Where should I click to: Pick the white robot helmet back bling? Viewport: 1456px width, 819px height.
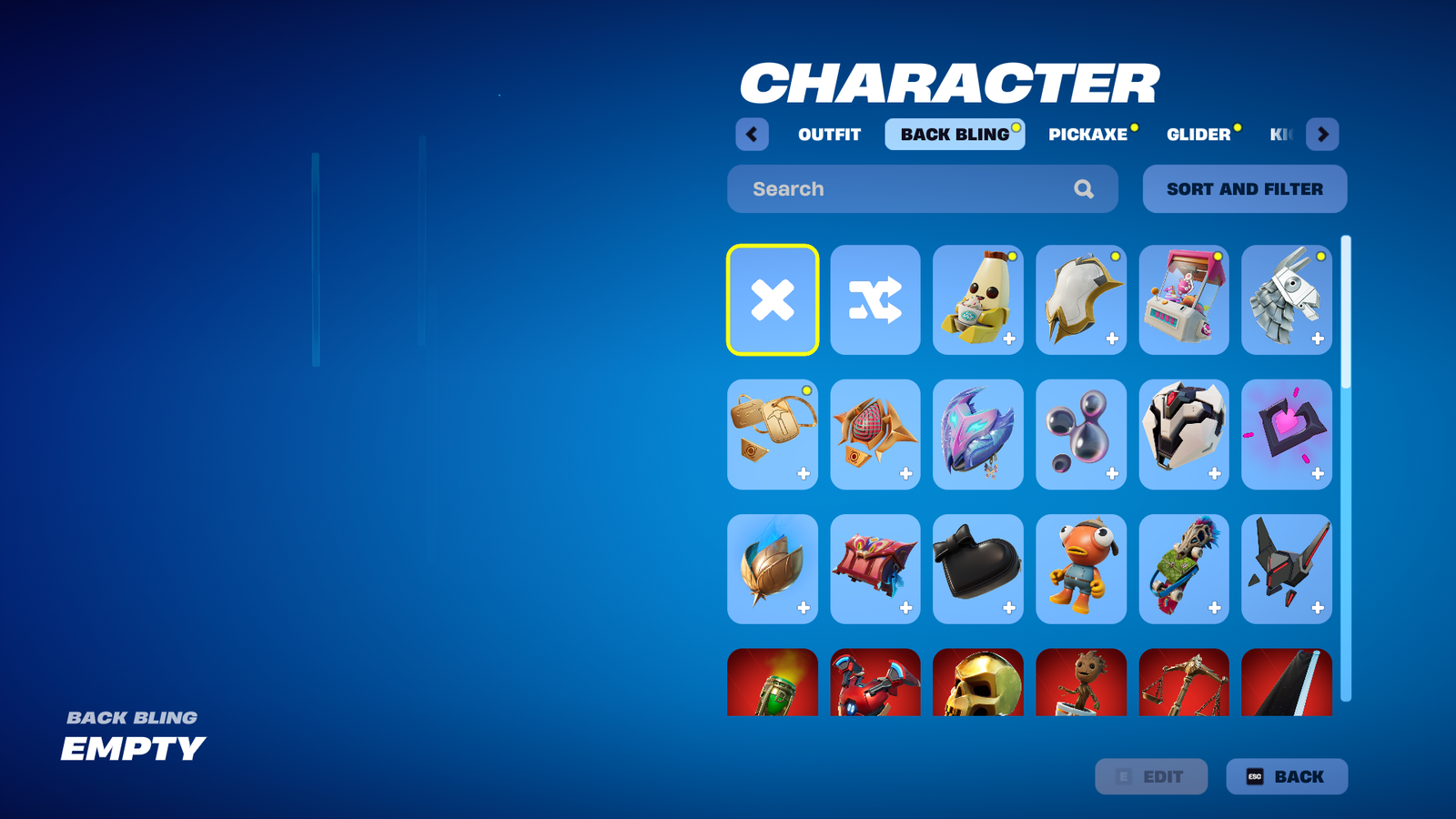pos(1183,434)
